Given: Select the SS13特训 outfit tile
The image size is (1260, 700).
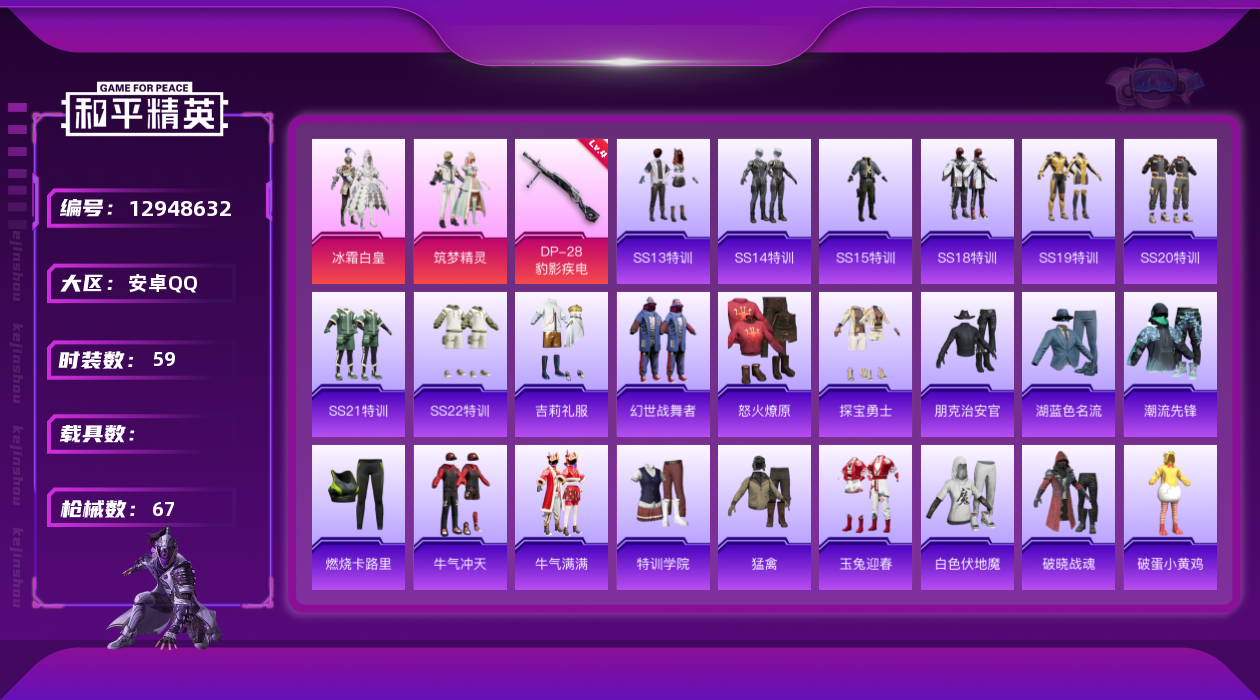Looking at the screenshot, I should (663, 210).
